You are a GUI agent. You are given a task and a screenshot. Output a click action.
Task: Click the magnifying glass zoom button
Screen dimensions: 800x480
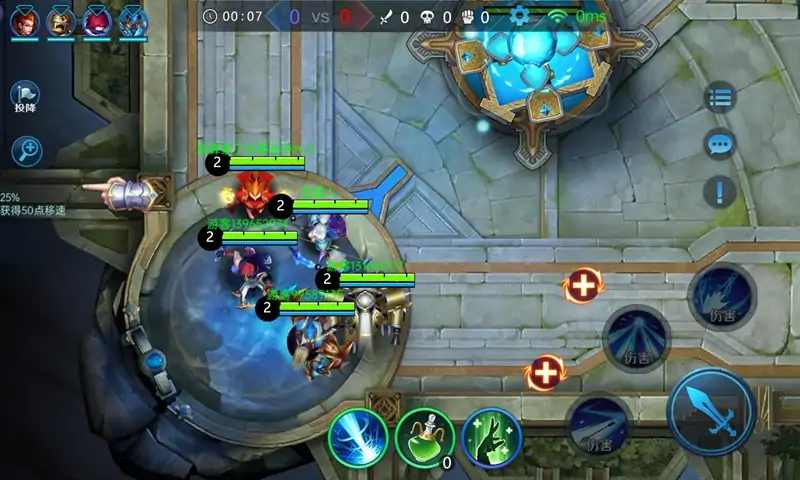click(26, 151)
